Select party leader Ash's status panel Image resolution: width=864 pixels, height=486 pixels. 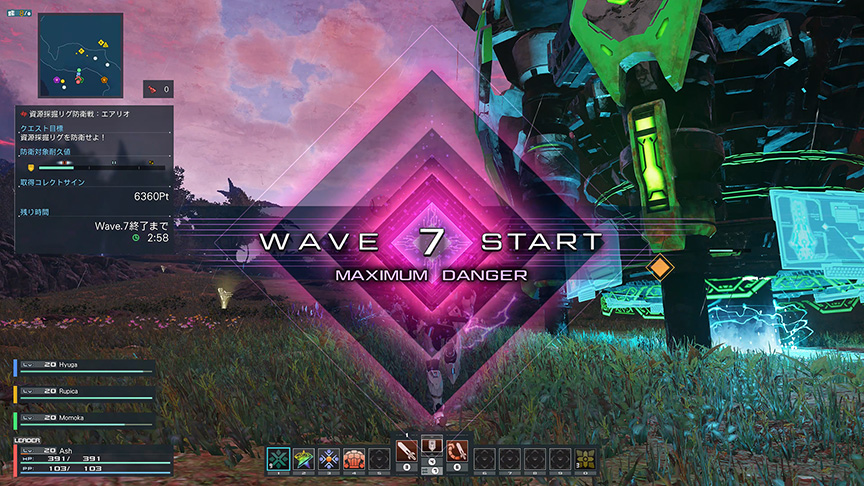tap(91, 458)
